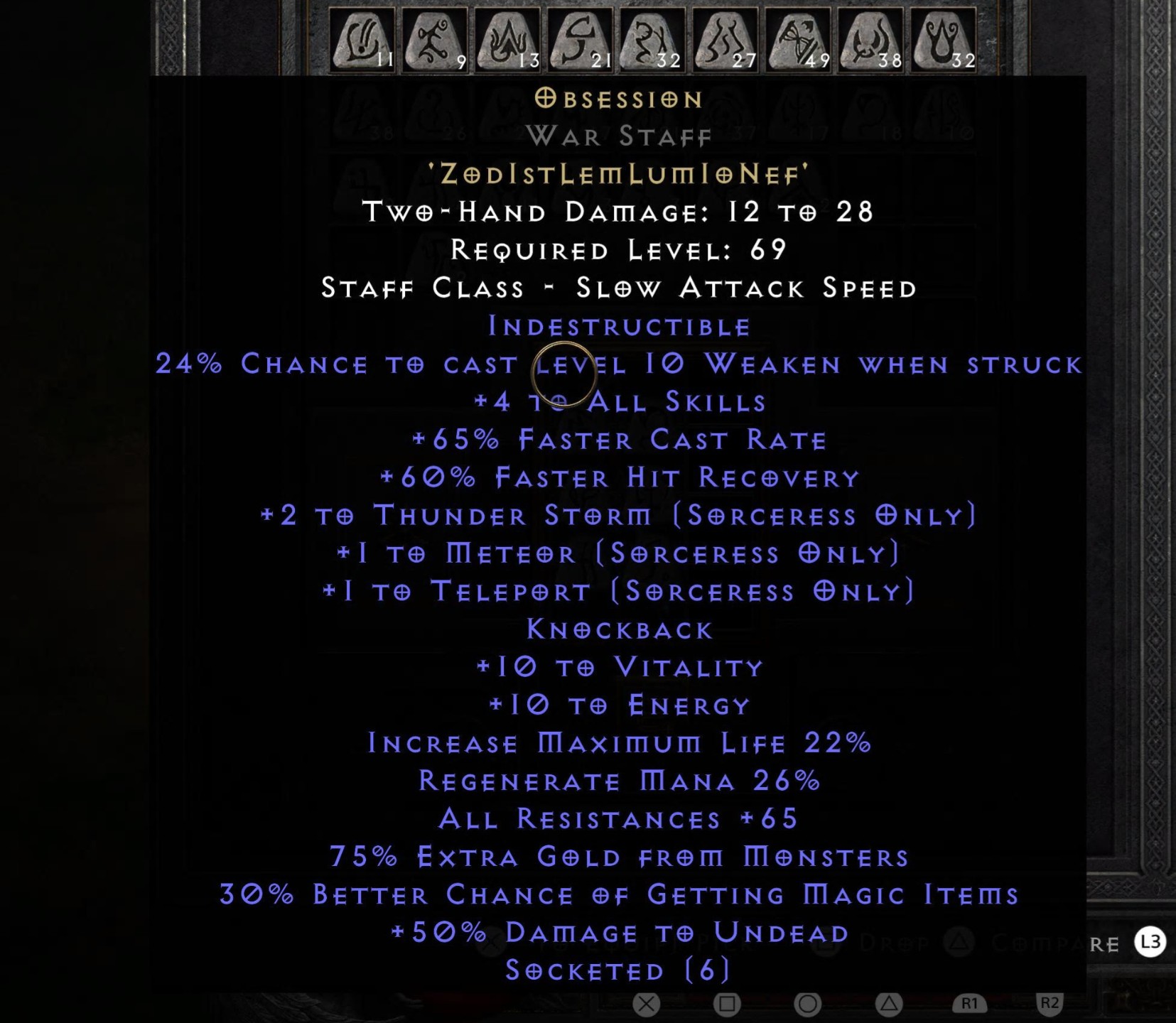Click the Socketed (6) tooltip line
This screenshot has height=1023, width=1176.
[617, 970]
